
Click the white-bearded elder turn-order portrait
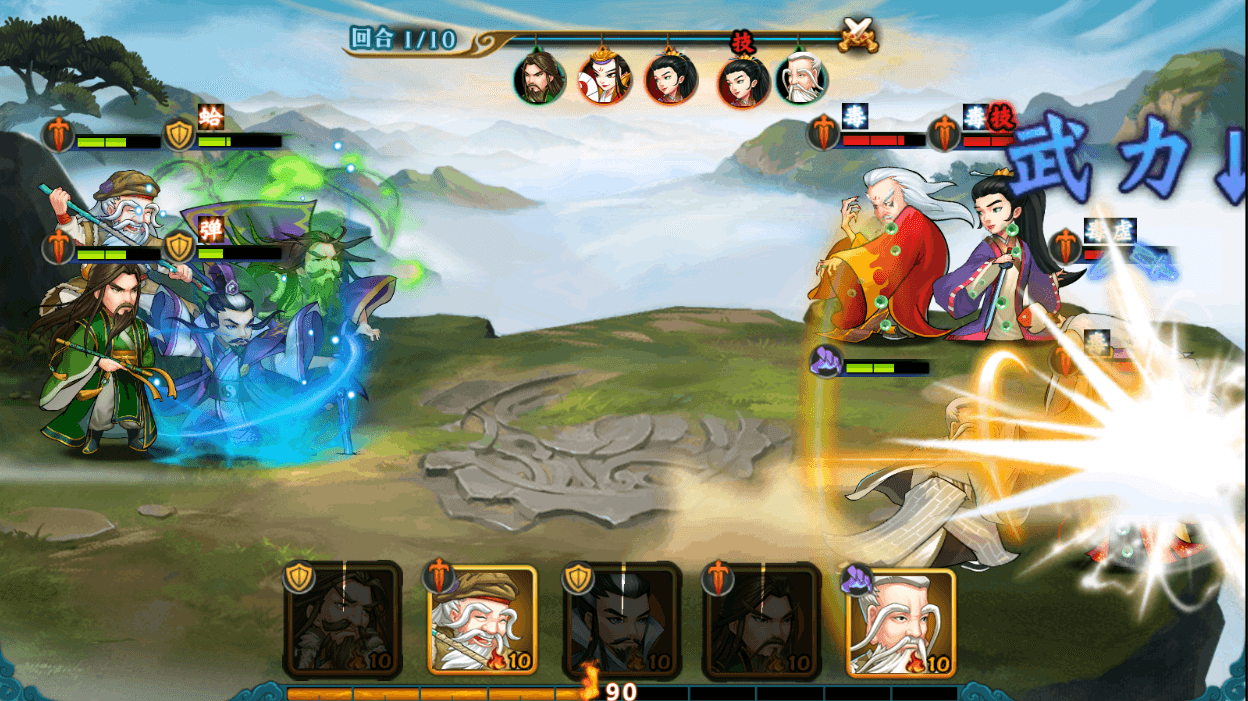click(802, 79)
